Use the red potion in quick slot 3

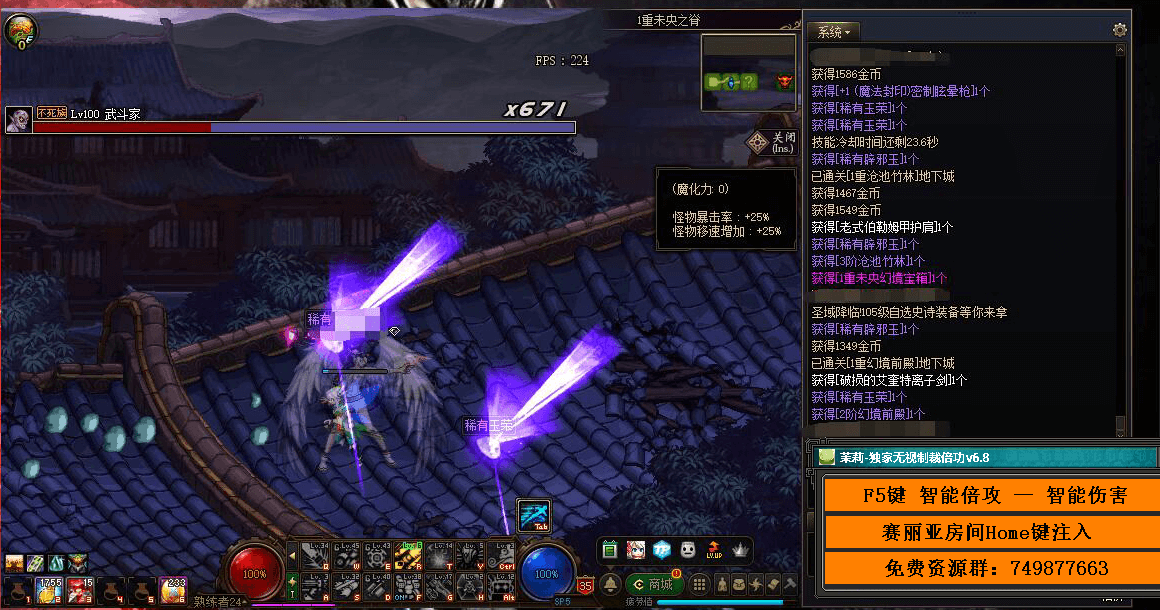(81, 589)
